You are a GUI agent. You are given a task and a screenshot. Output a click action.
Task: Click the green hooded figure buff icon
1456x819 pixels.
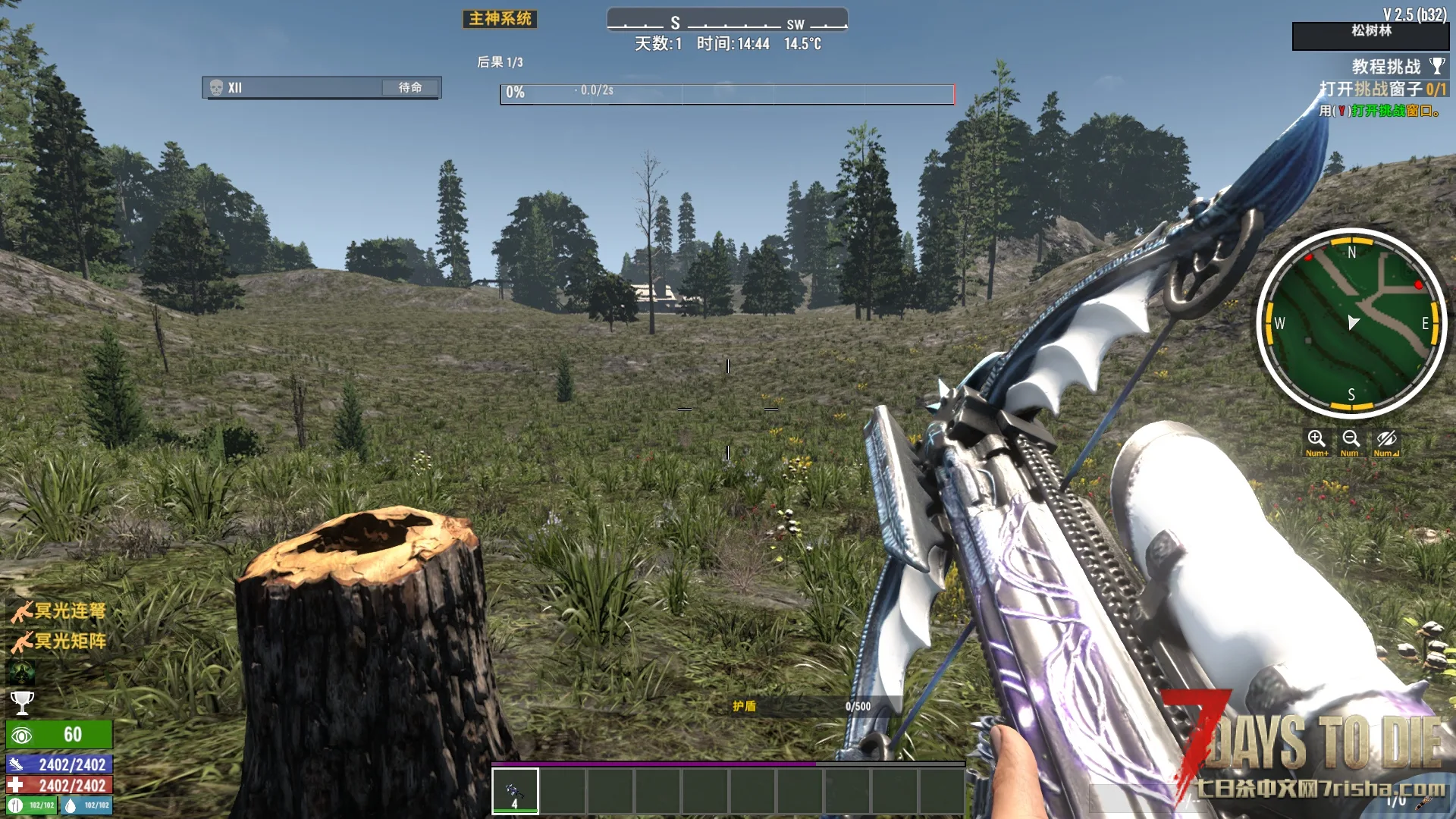point(21,673)
